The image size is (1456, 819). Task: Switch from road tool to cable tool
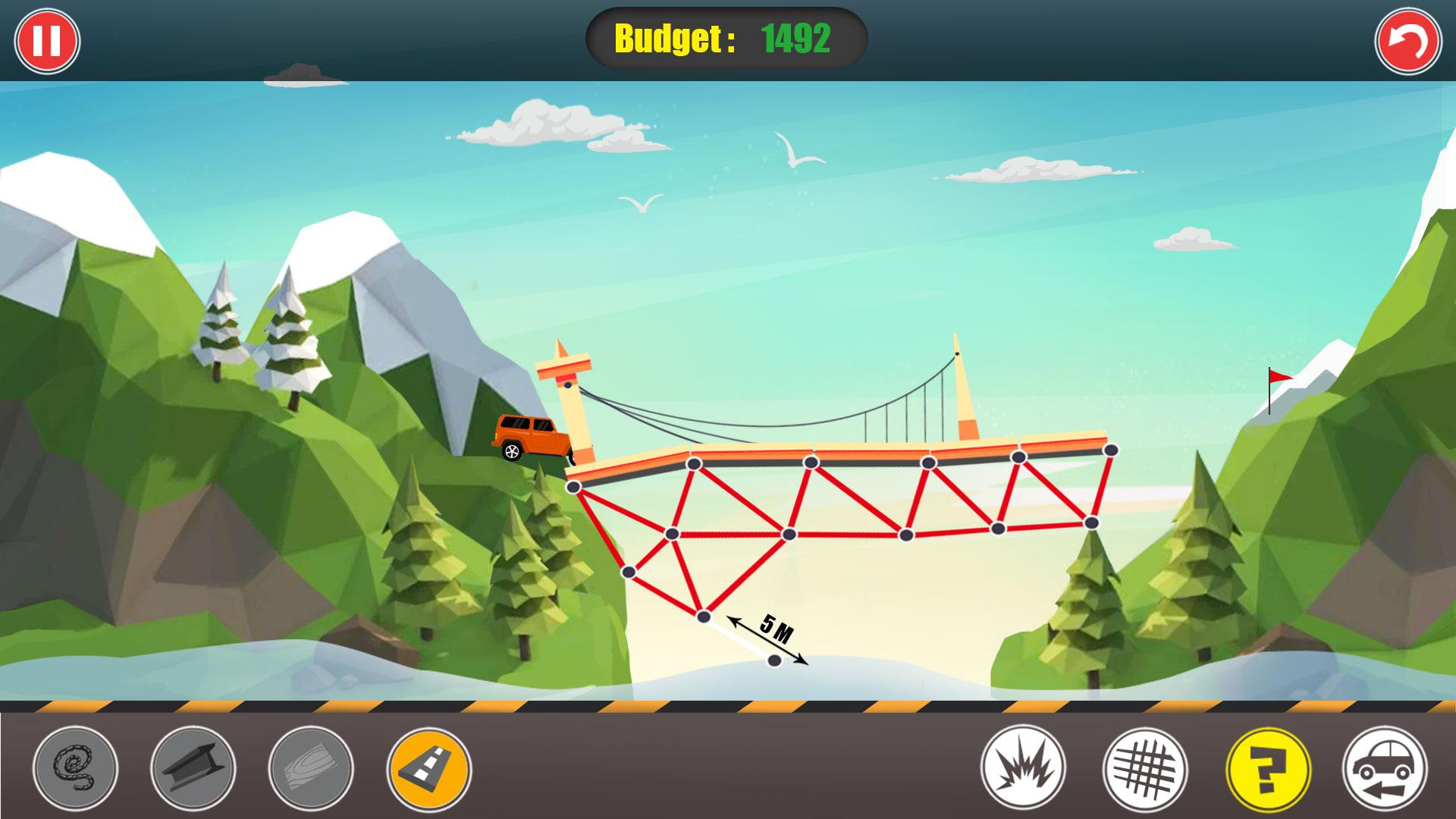point(76,769)
